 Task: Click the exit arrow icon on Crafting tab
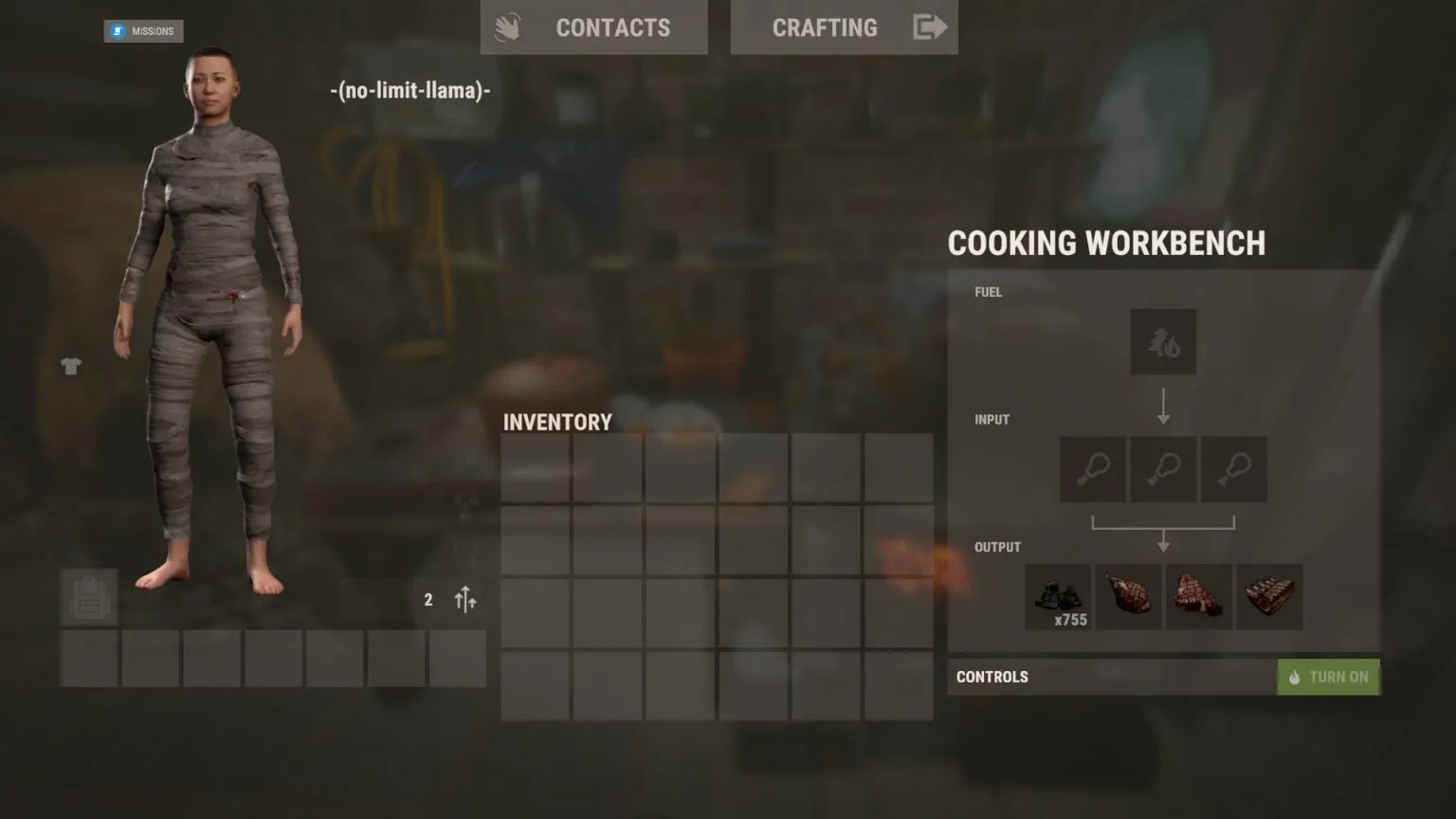click(930, 27)
